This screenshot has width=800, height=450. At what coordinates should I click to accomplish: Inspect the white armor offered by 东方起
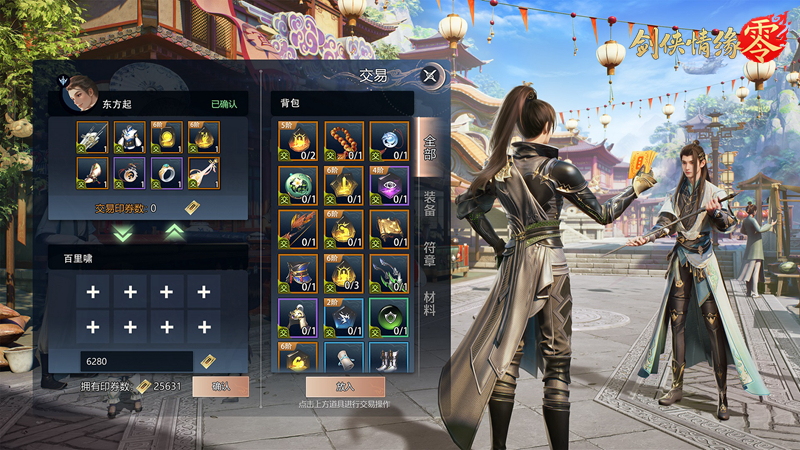(130, 137)
